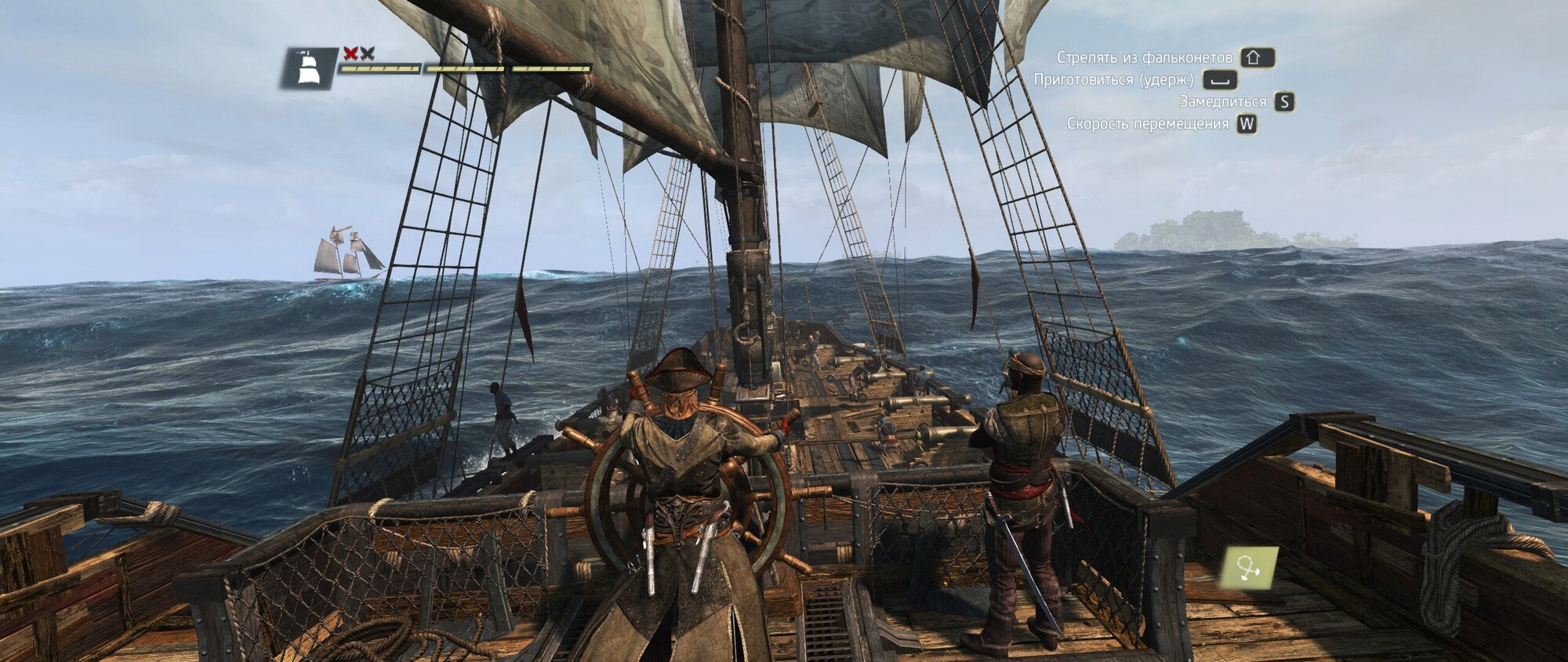Select the chain shot weapon icon
Screen dimensions: 1568x662
[1249, 568]
